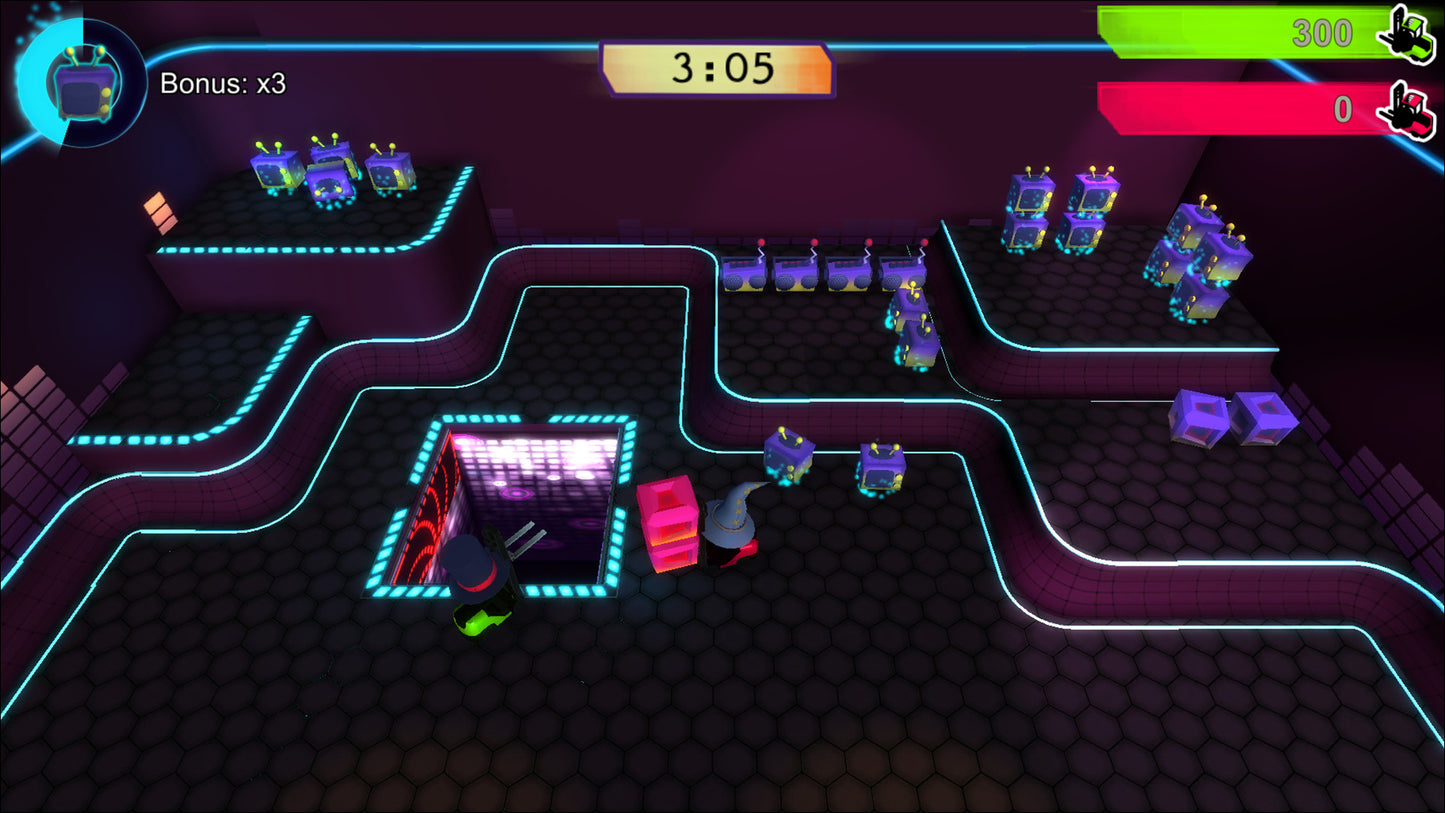Image resolution: width=1445 pixels, height=813 pixels.
Task: Click the green progress bar showing 300
Action: (1240, 32)
